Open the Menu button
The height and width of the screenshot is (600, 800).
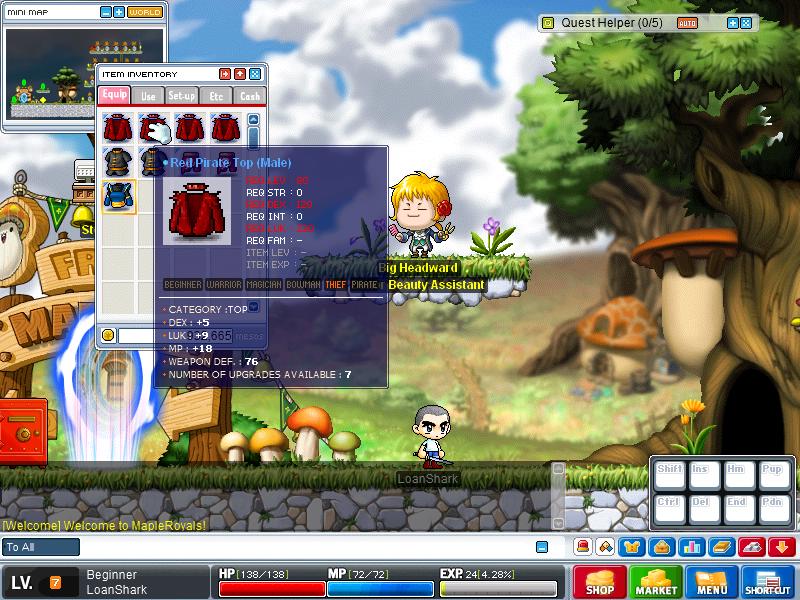pos(712,582)
